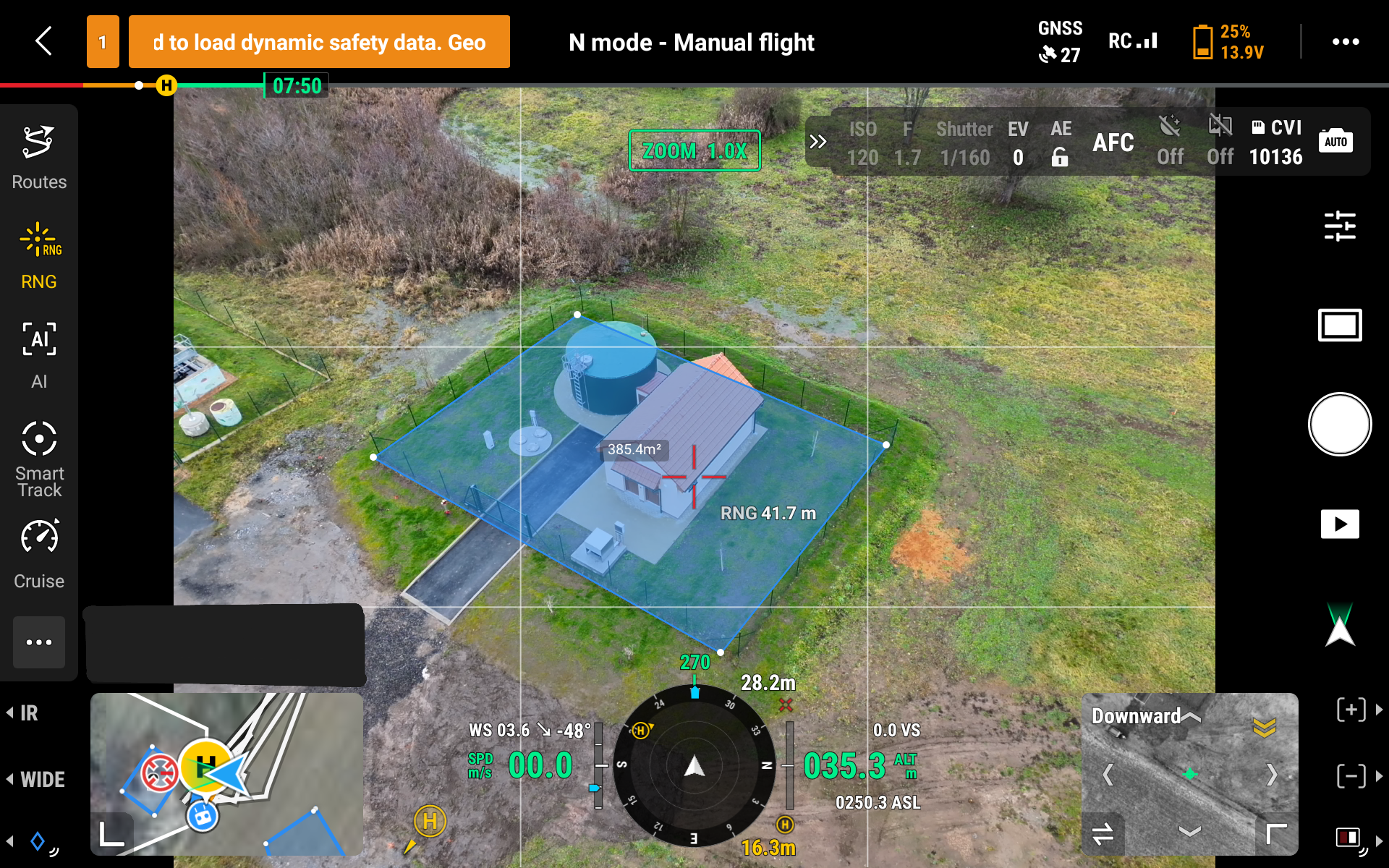Open camera settings sliders icon
The height and width of the screenshot is (868, 1389).
coord(1339,226)
